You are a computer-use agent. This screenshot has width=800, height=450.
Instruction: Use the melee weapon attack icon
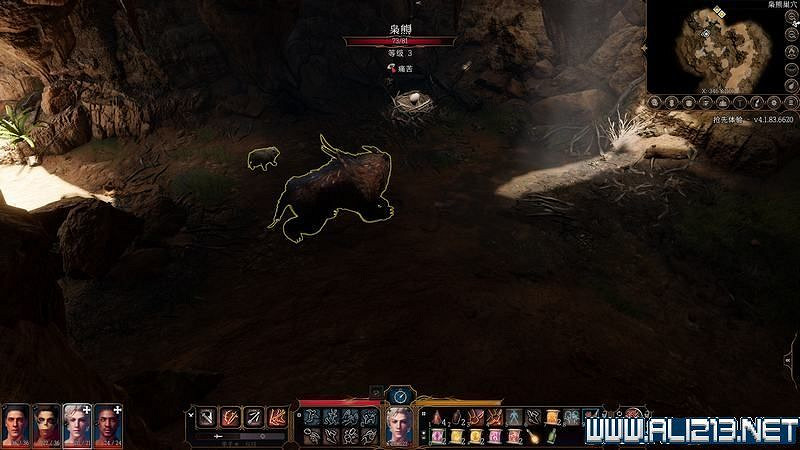pos(205,417)
